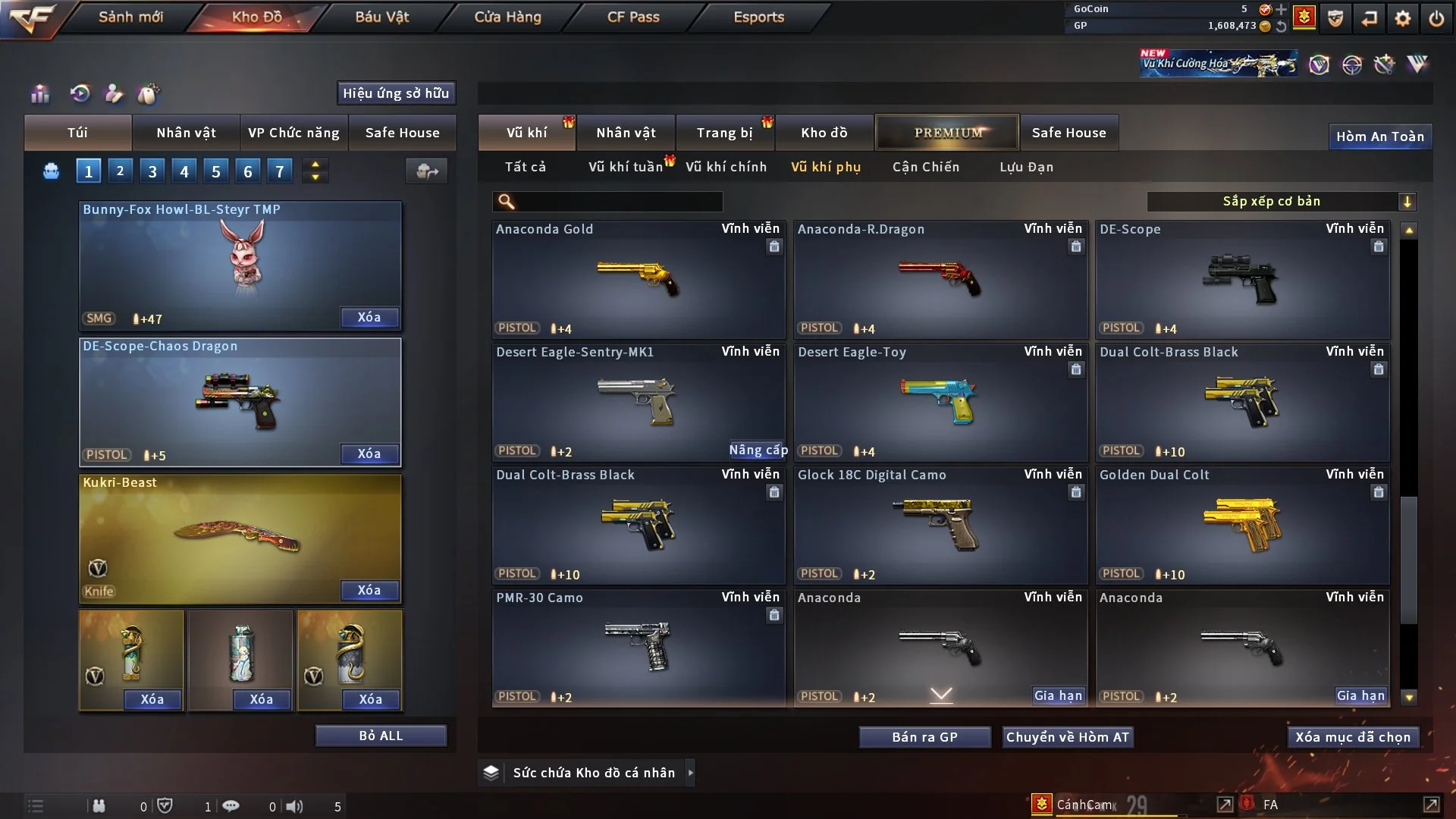Open the Sắp xếp cơ bản sort dropdown
Viewport: 1456px width, 819px height.
pos(1281,201)
